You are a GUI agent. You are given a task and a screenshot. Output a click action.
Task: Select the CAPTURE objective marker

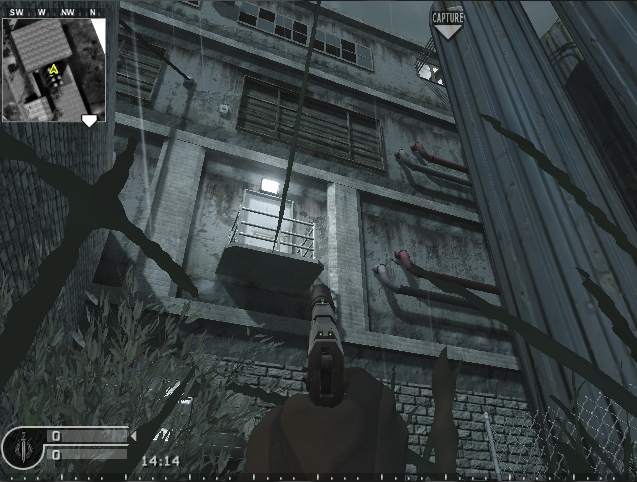(446, 21)
